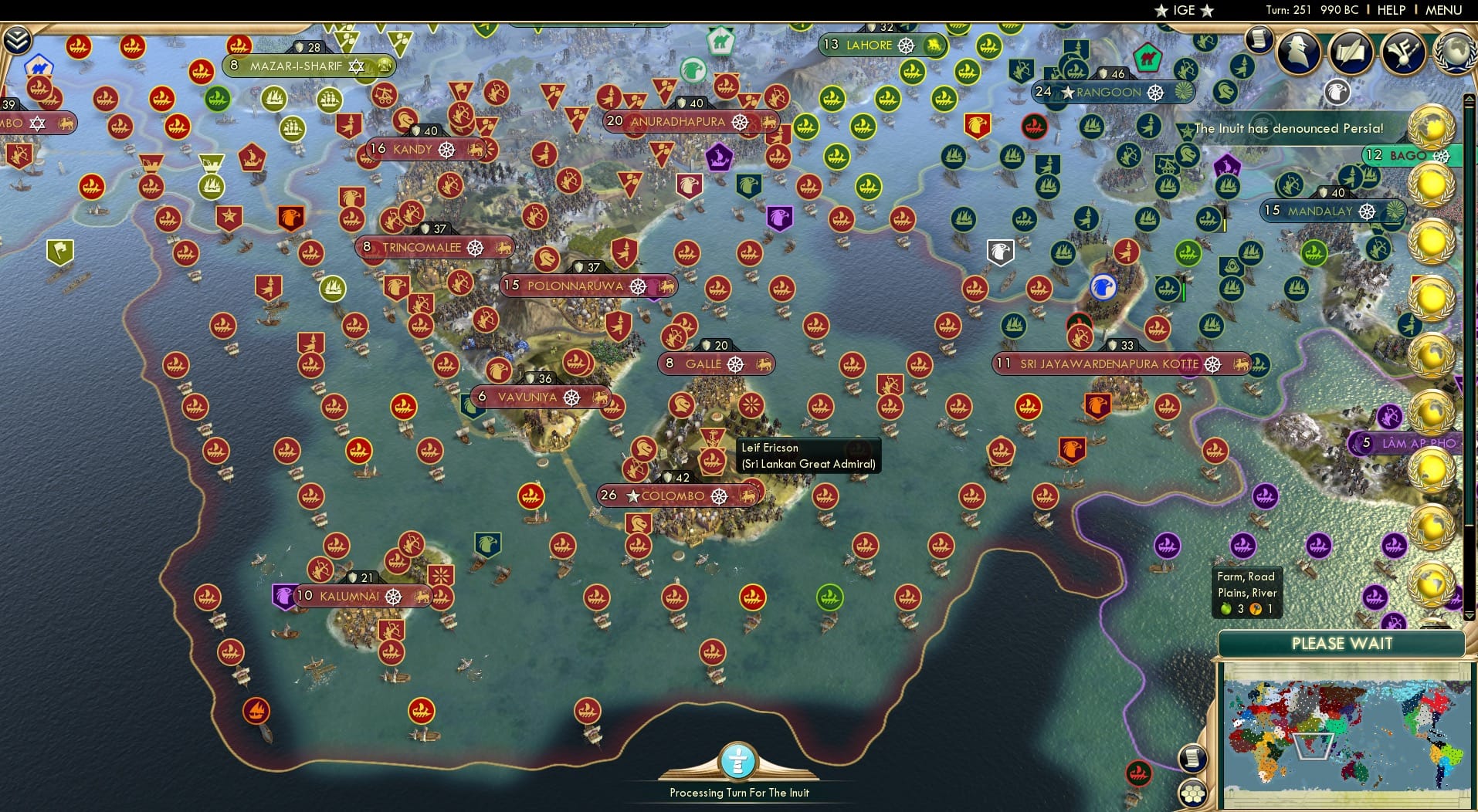
Task: Open HELP from the top bar
Action: pos(1390,10)
